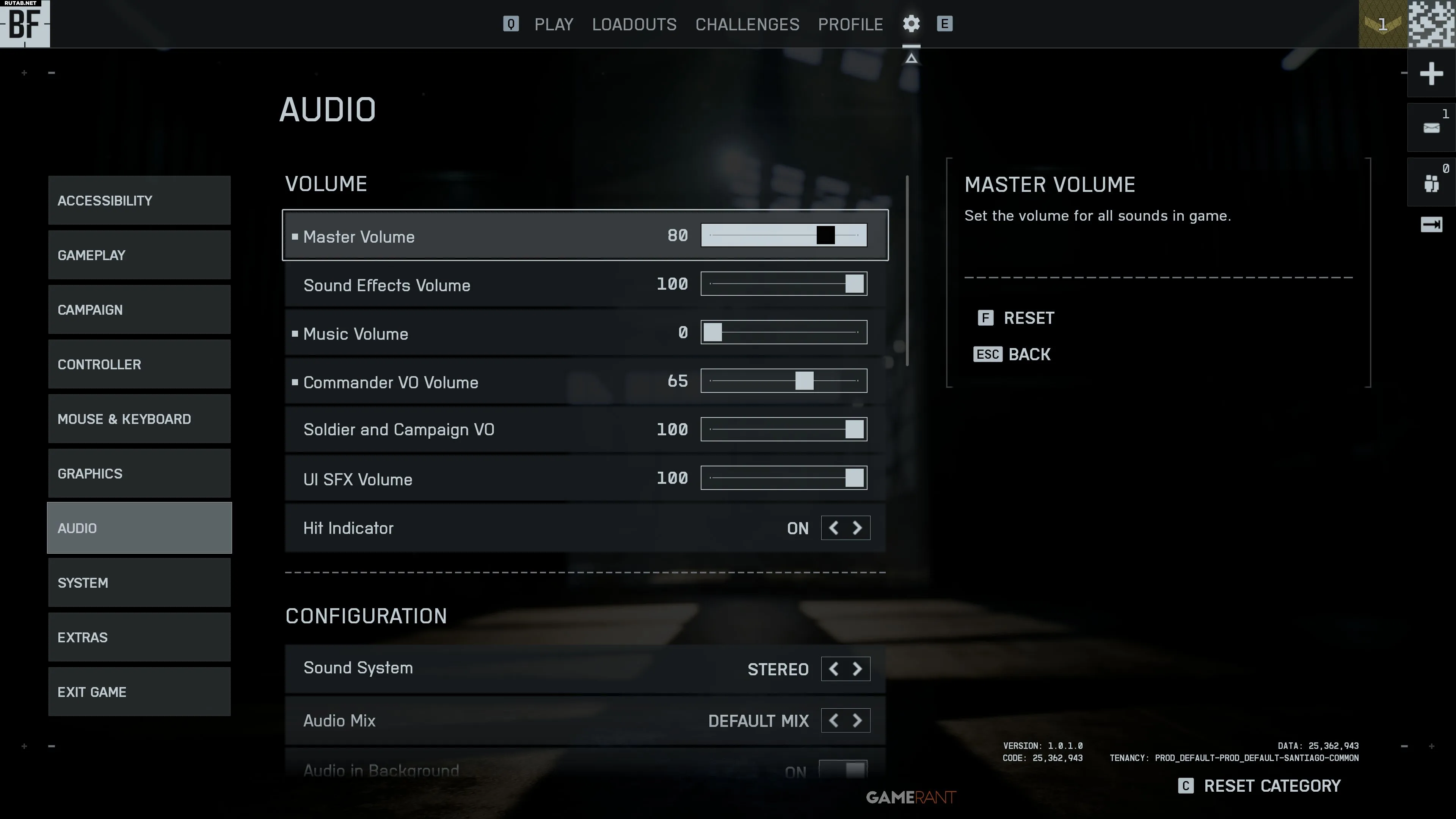
Task: Click the Music Volume slider track
Action: click(783, 333)
